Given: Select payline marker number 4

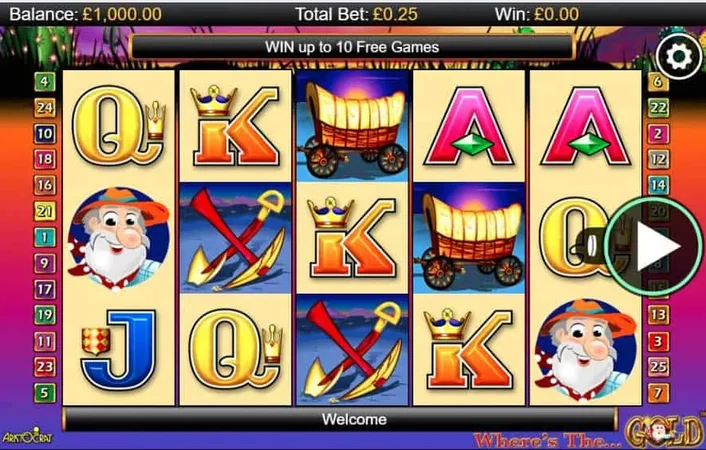Looking at the screenshot, I should pos(45,82).
